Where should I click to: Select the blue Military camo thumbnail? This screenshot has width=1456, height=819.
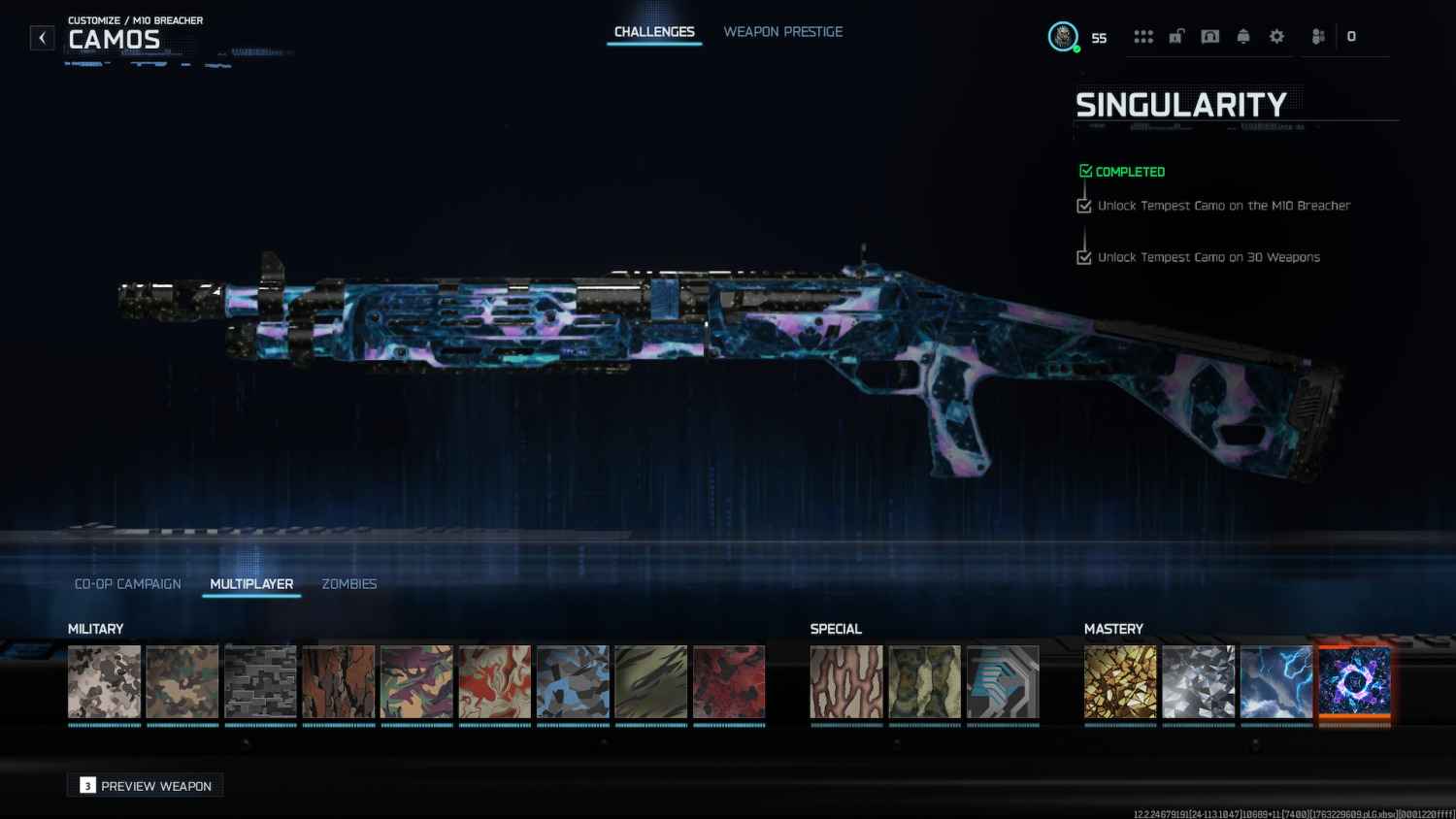573,682
